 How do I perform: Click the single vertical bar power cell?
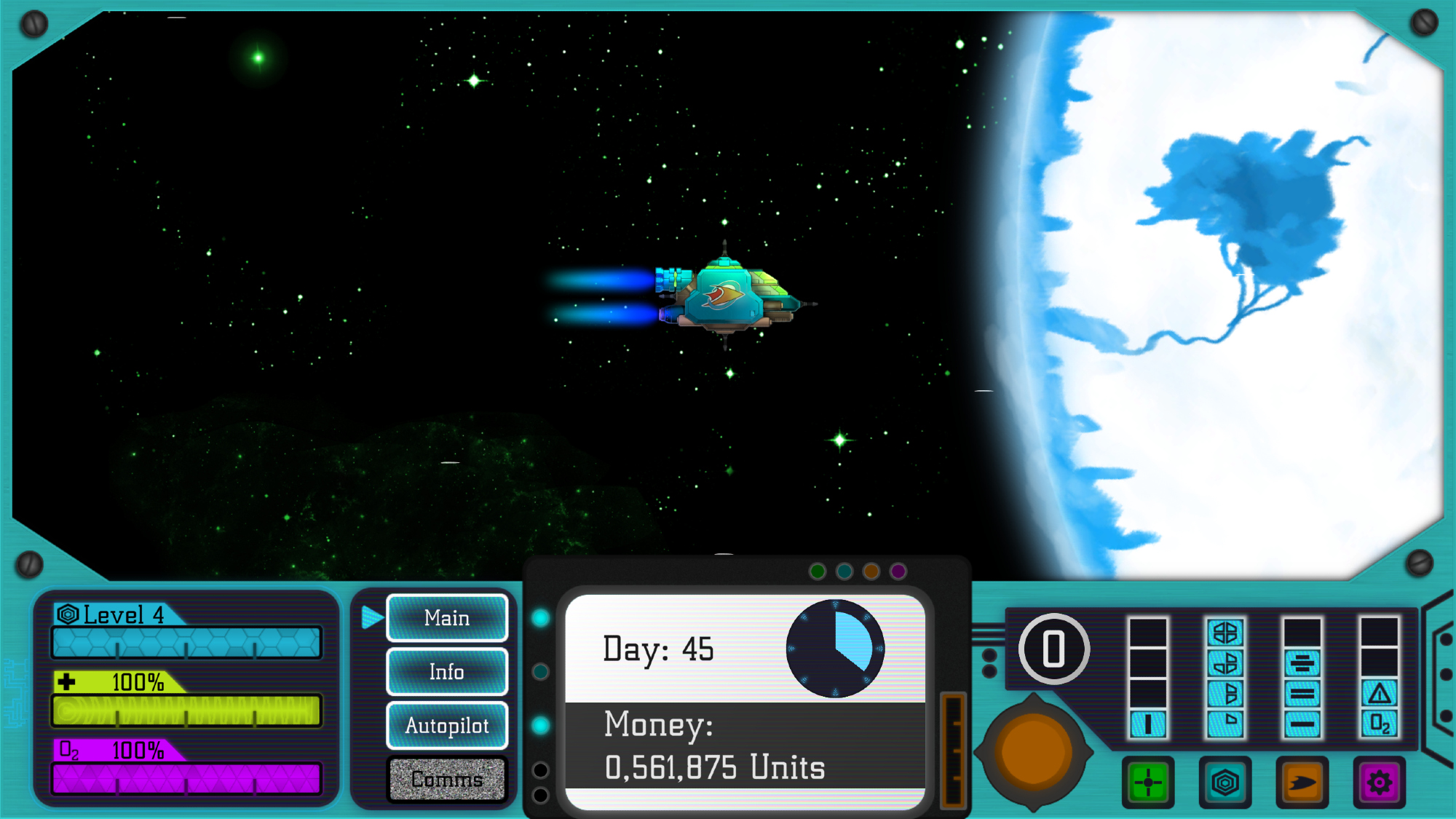tap(1148, 724)
